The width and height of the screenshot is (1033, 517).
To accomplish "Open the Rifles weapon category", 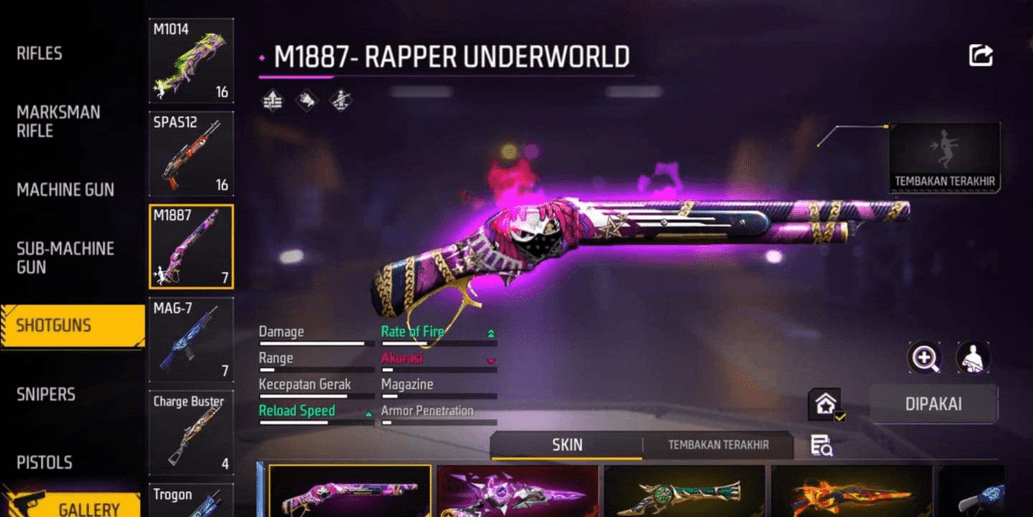I will coord(39,53).
